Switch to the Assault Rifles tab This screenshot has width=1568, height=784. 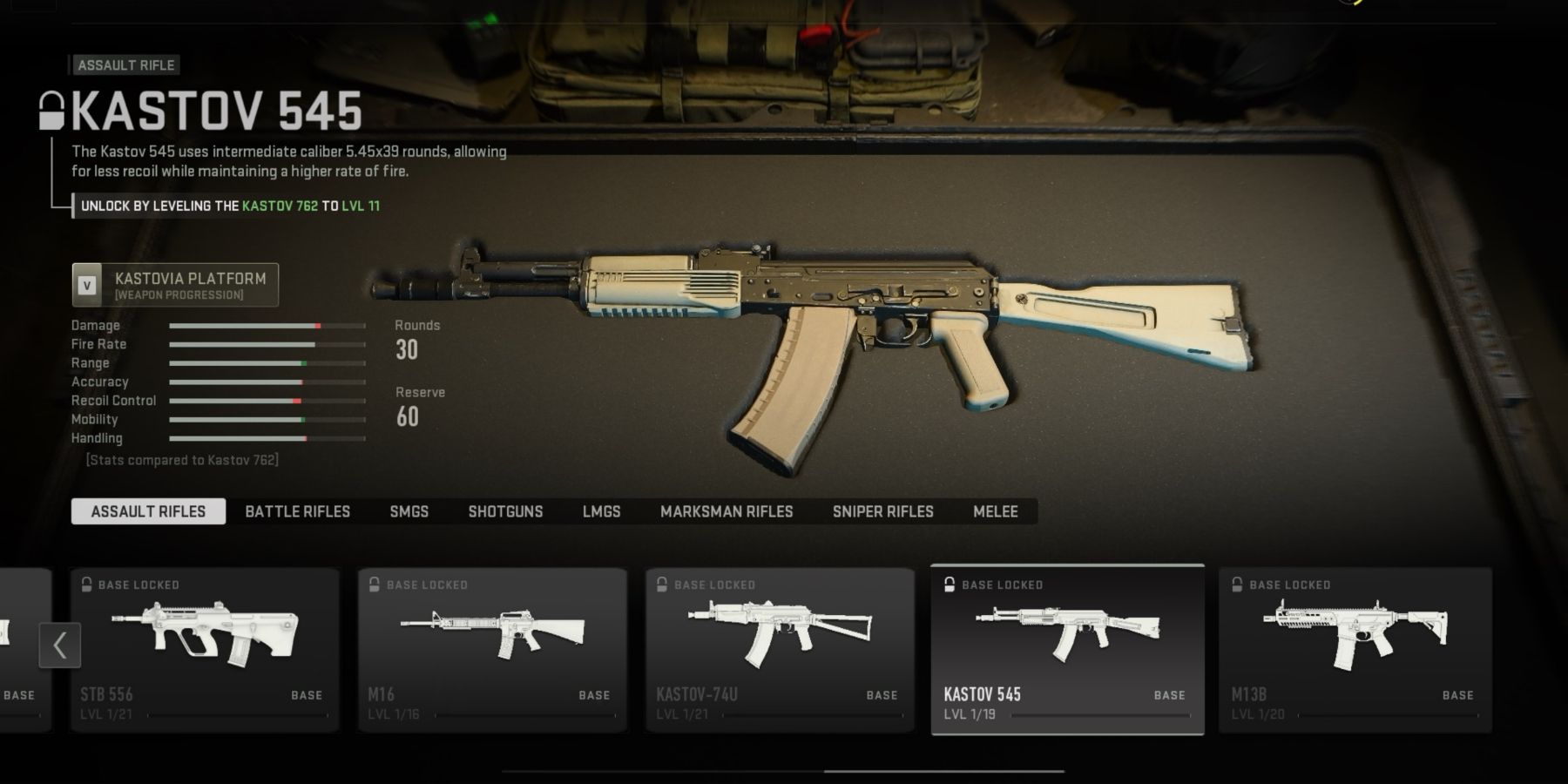click(x=148, y=511)
